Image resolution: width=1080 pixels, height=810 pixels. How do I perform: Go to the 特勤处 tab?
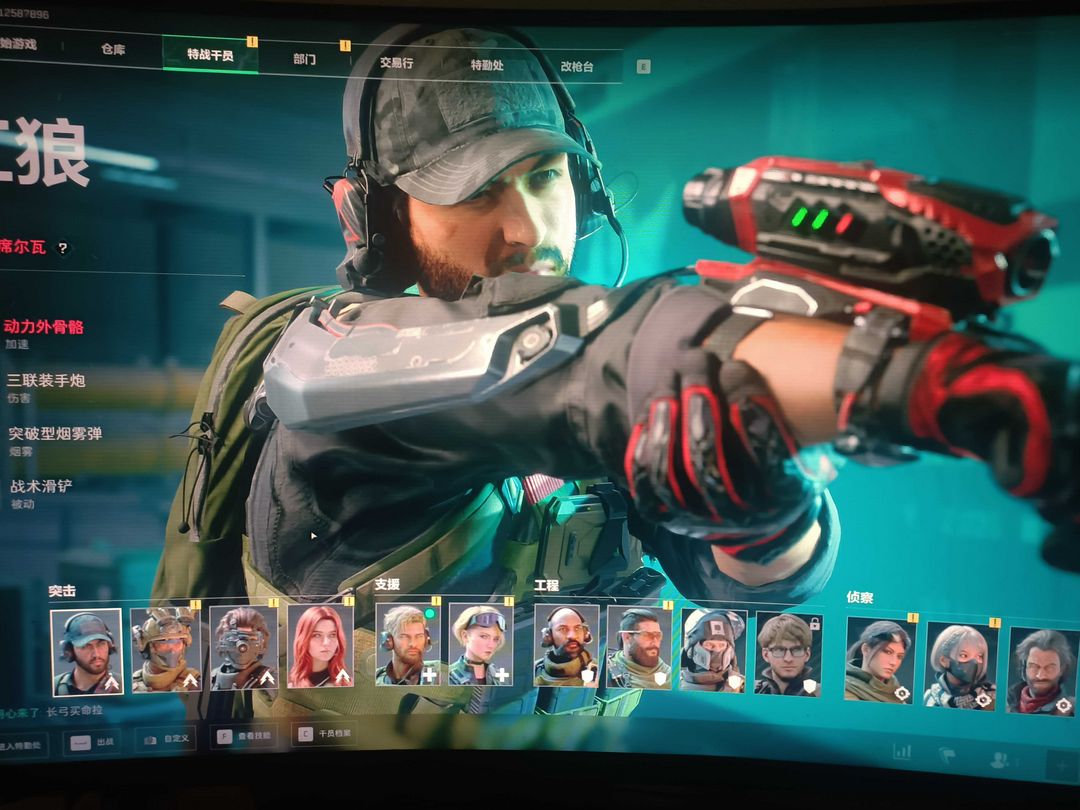pyautogui.click(x=487, y=65)
